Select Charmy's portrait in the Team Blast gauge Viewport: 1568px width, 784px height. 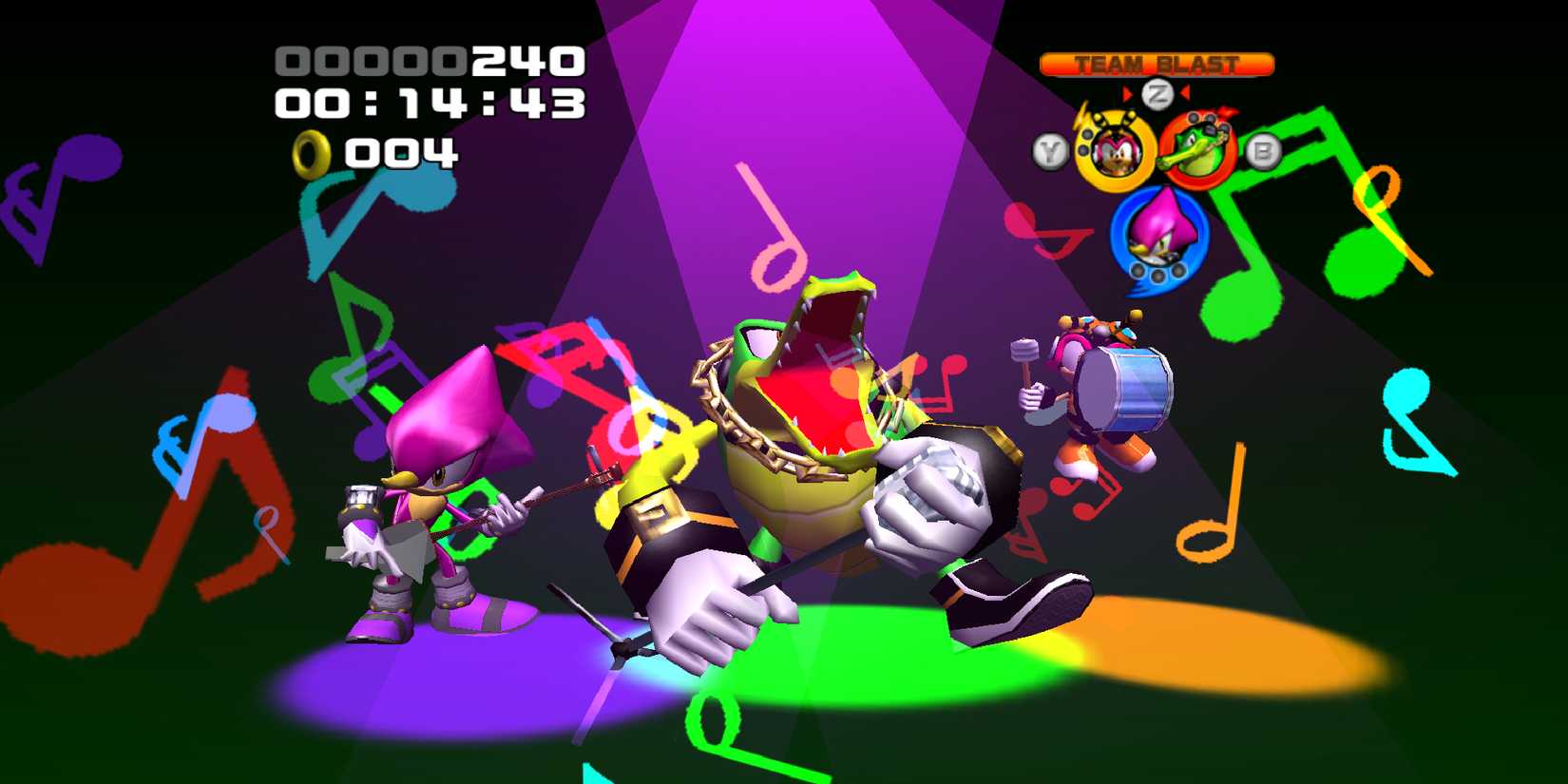click(1117, 150)
